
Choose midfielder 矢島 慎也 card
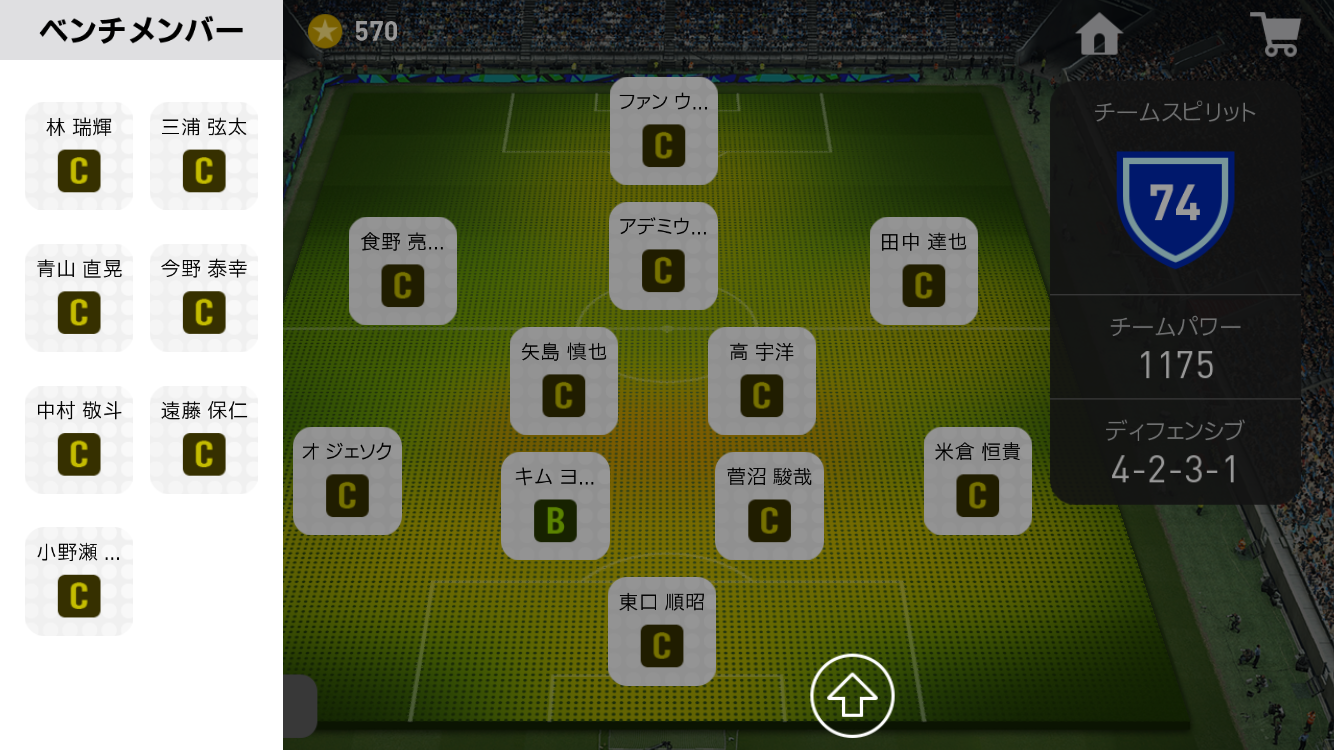[563, 381]
